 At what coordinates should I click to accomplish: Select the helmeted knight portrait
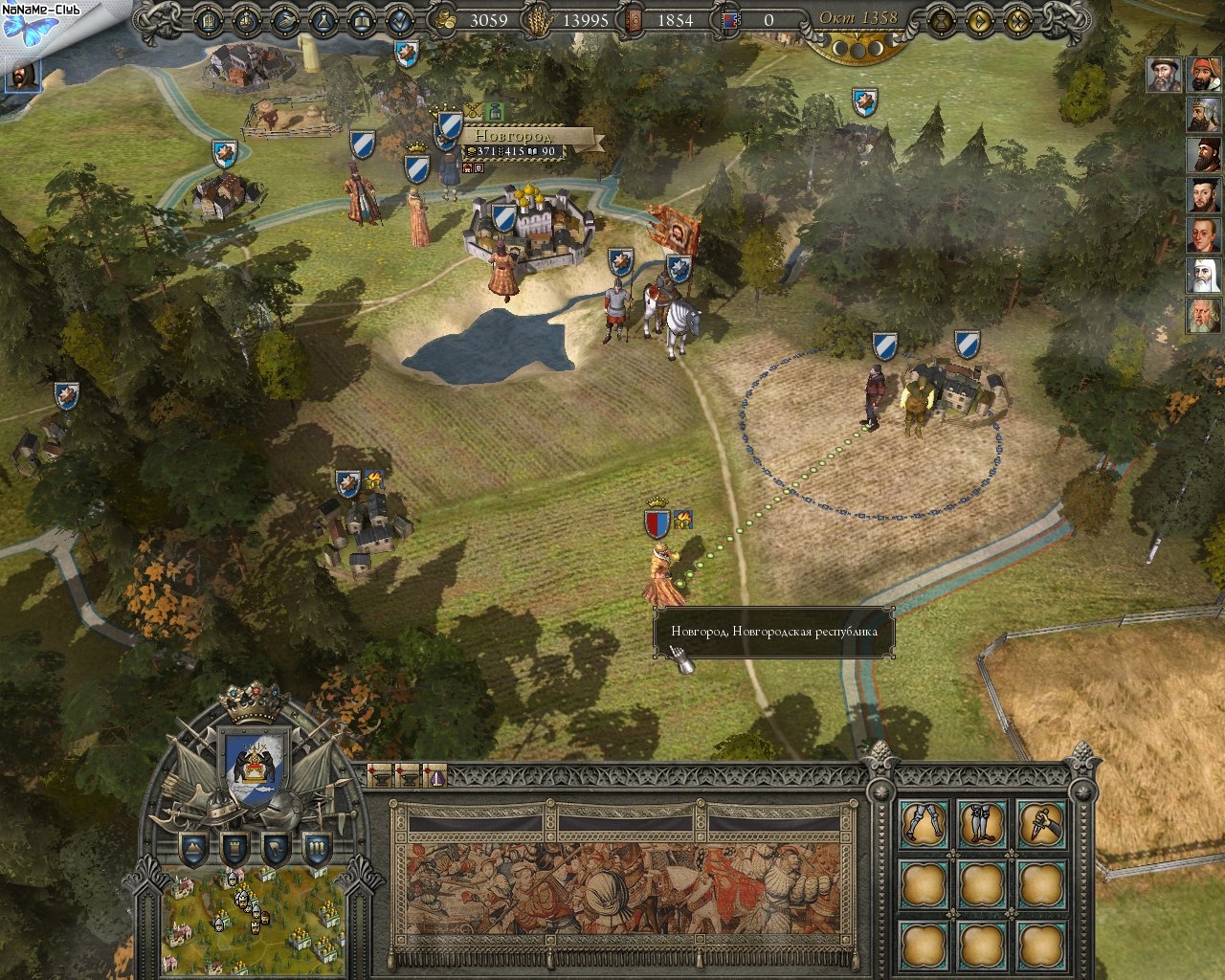1202,115
